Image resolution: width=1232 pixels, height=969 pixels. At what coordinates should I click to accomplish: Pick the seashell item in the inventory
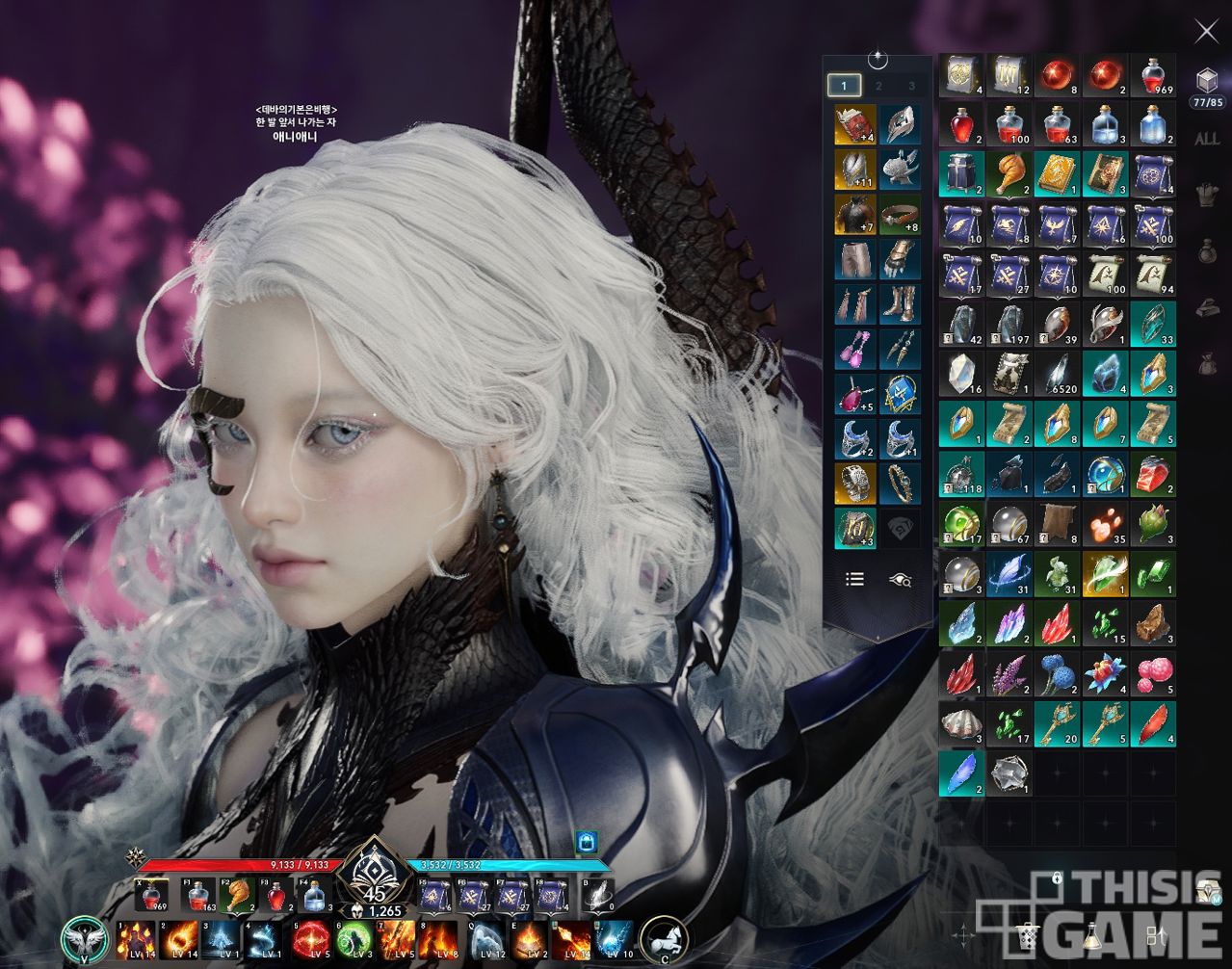tap(961, 724)
